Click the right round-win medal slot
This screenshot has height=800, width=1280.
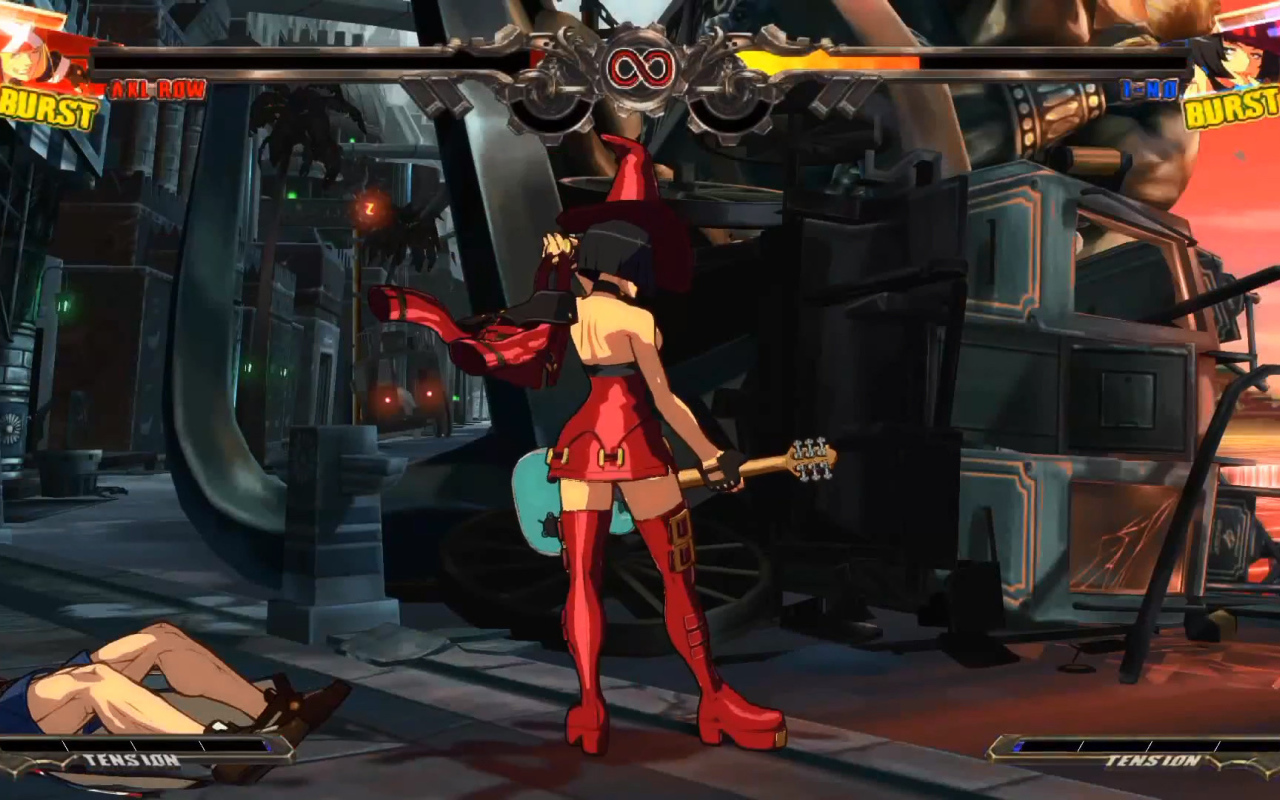[x=730, y=110]
